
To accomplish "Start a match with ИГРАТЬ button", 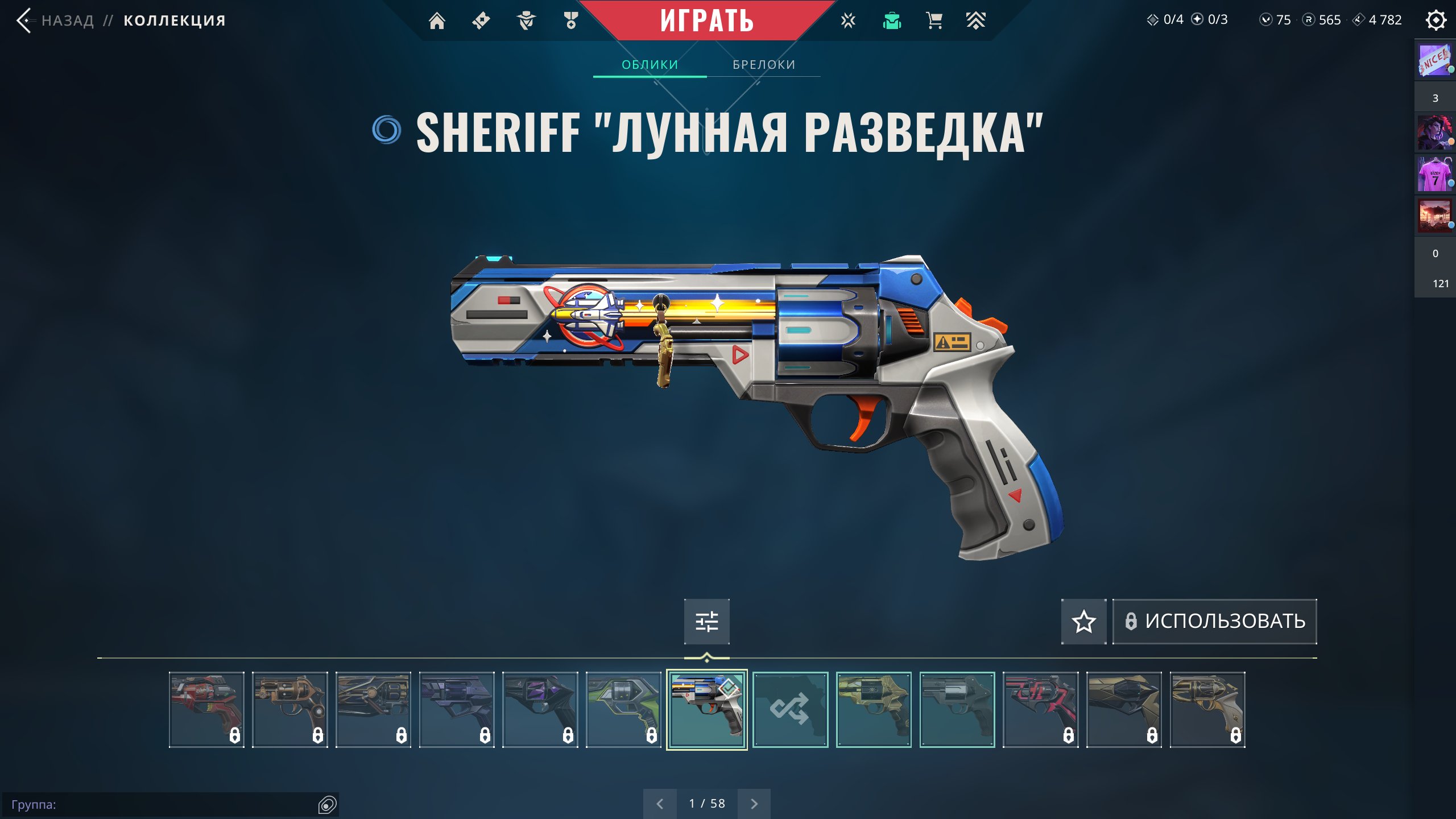I will point(706,21).
